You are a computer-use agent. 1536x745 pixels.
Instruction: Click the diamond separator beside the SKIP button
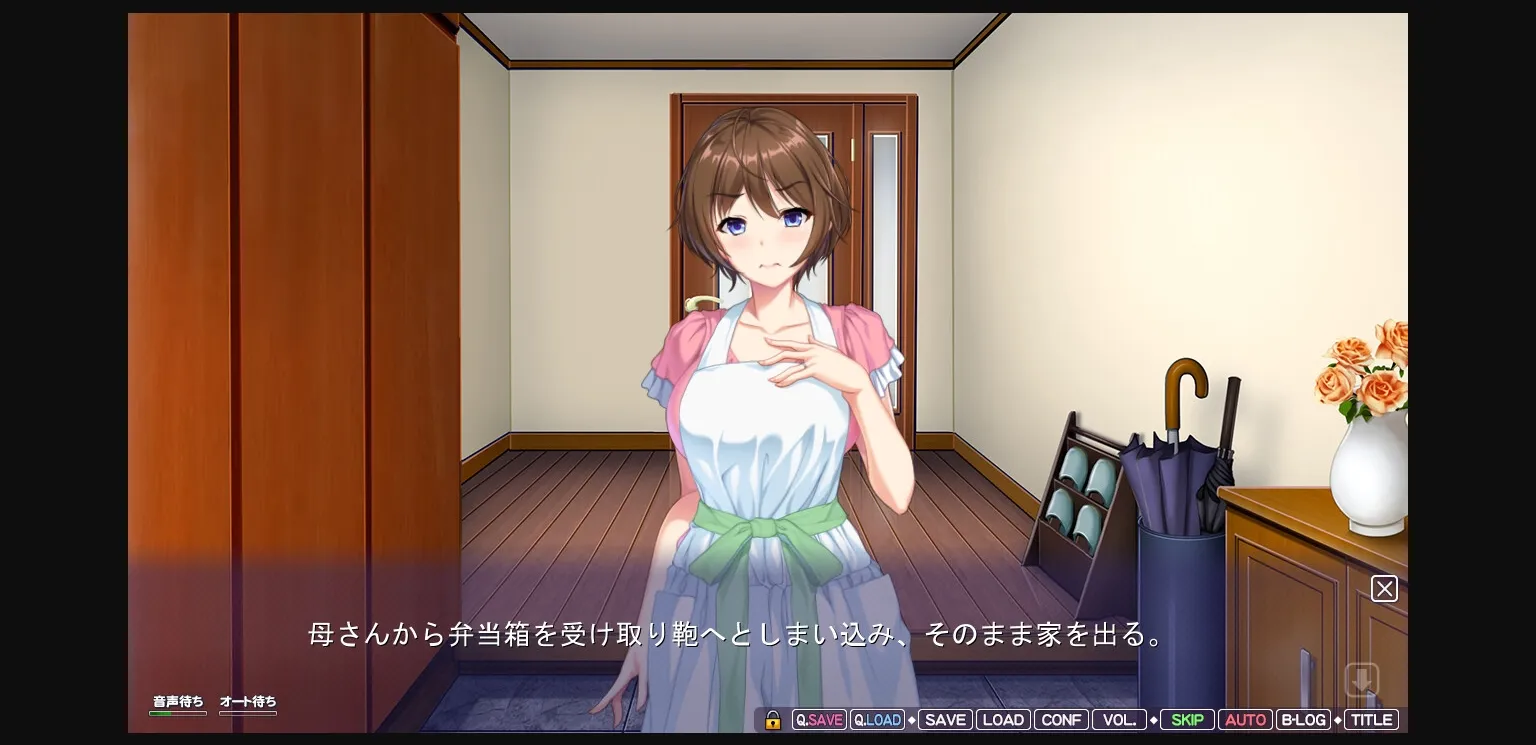coord(1155,719)
